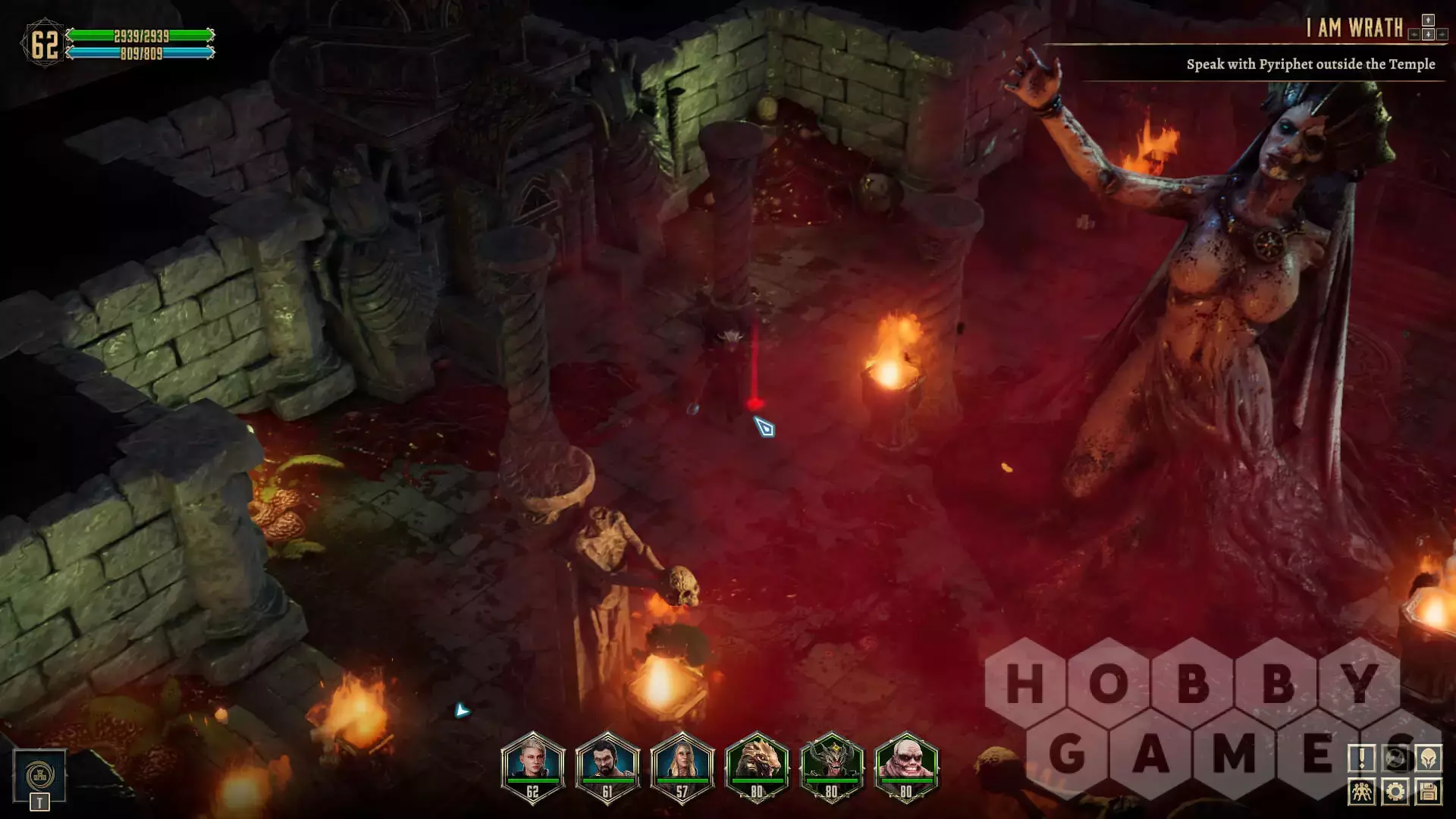Screen dimensions: 1456x819
Task: Select the bearded dark-haired party member portrait
Action: click(607, 766)
